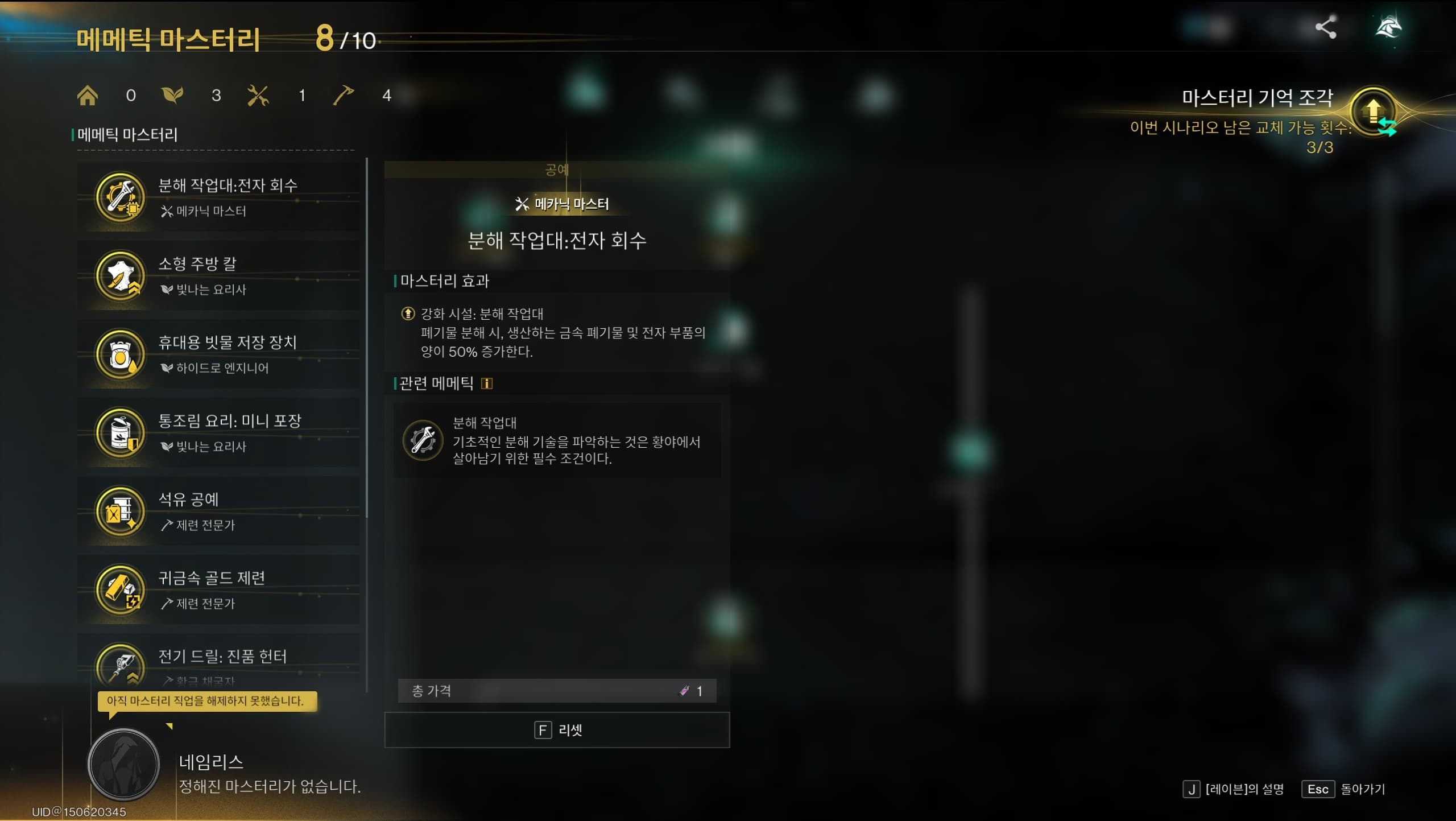
Task: Switch to the pickaxe gathering category tab
Action: pos(342,95)
